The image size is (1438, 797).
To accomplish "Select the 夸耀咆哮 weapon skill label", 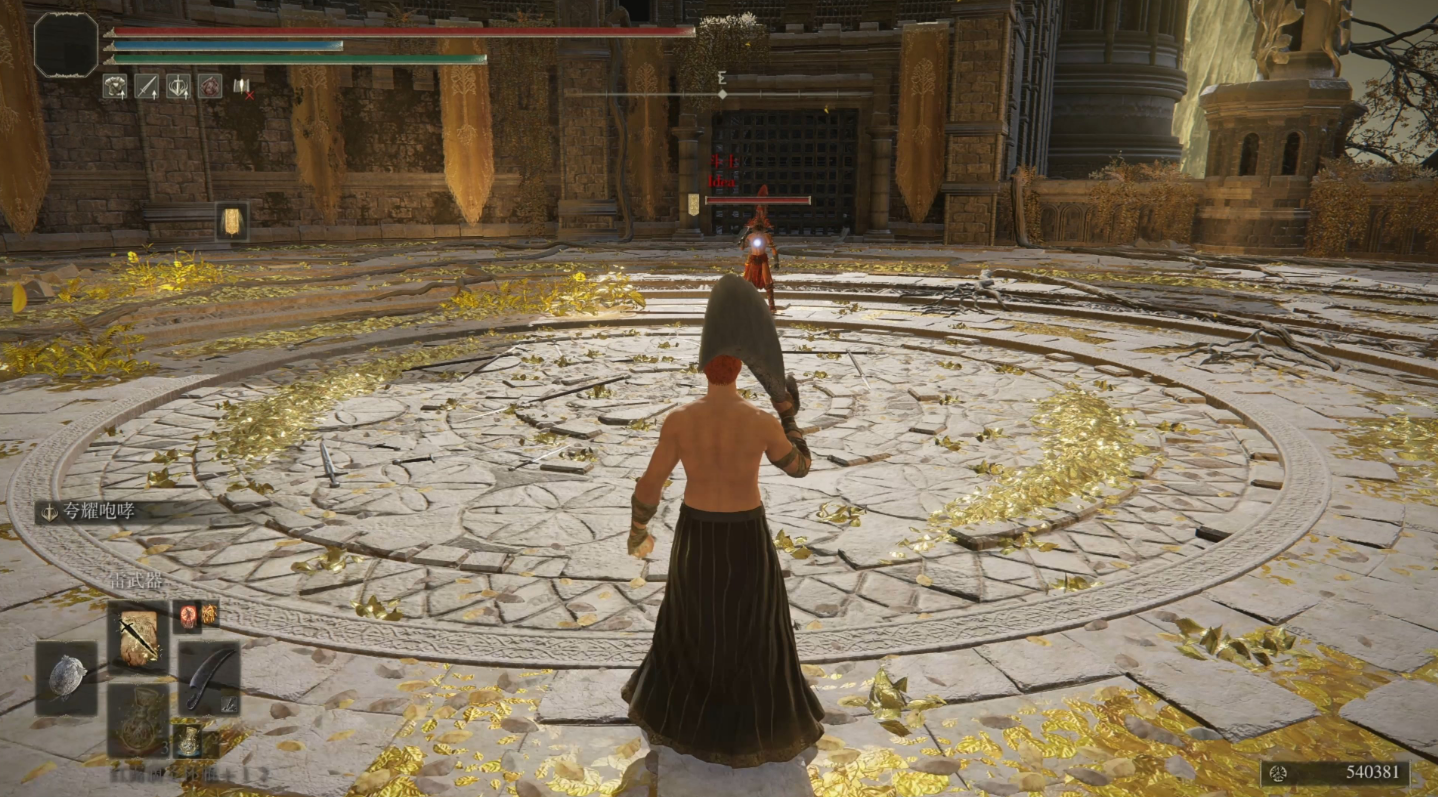I will pos(98,512).
